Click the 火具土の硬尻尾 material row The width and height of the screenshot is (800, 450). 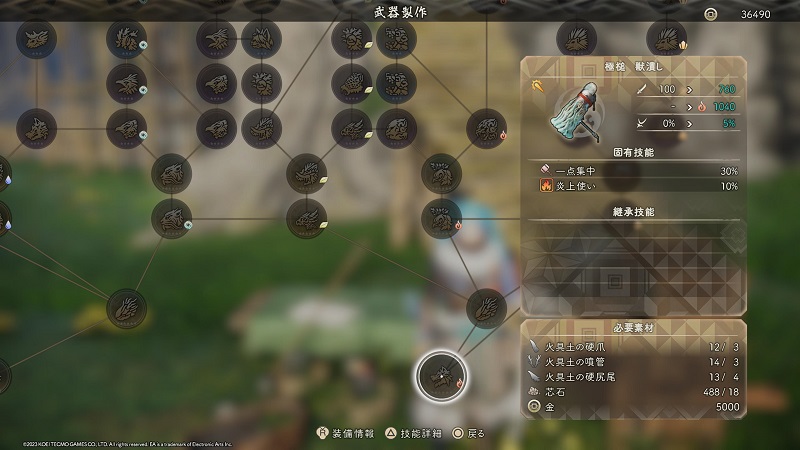pos(633,376)
